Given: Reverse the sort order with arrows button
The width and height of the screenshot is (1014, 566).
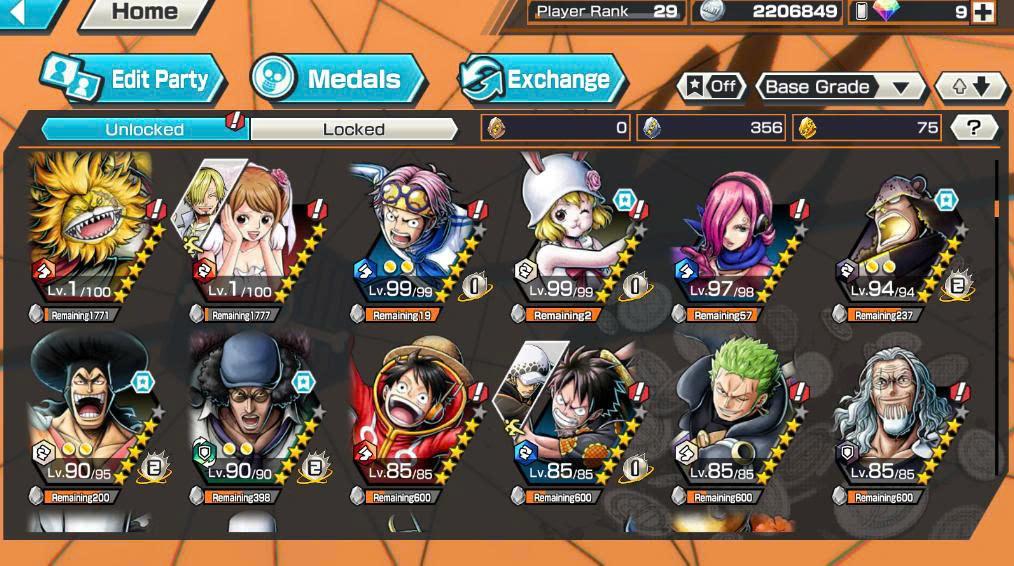Looking at the screenshot, I should click(970, 87).
